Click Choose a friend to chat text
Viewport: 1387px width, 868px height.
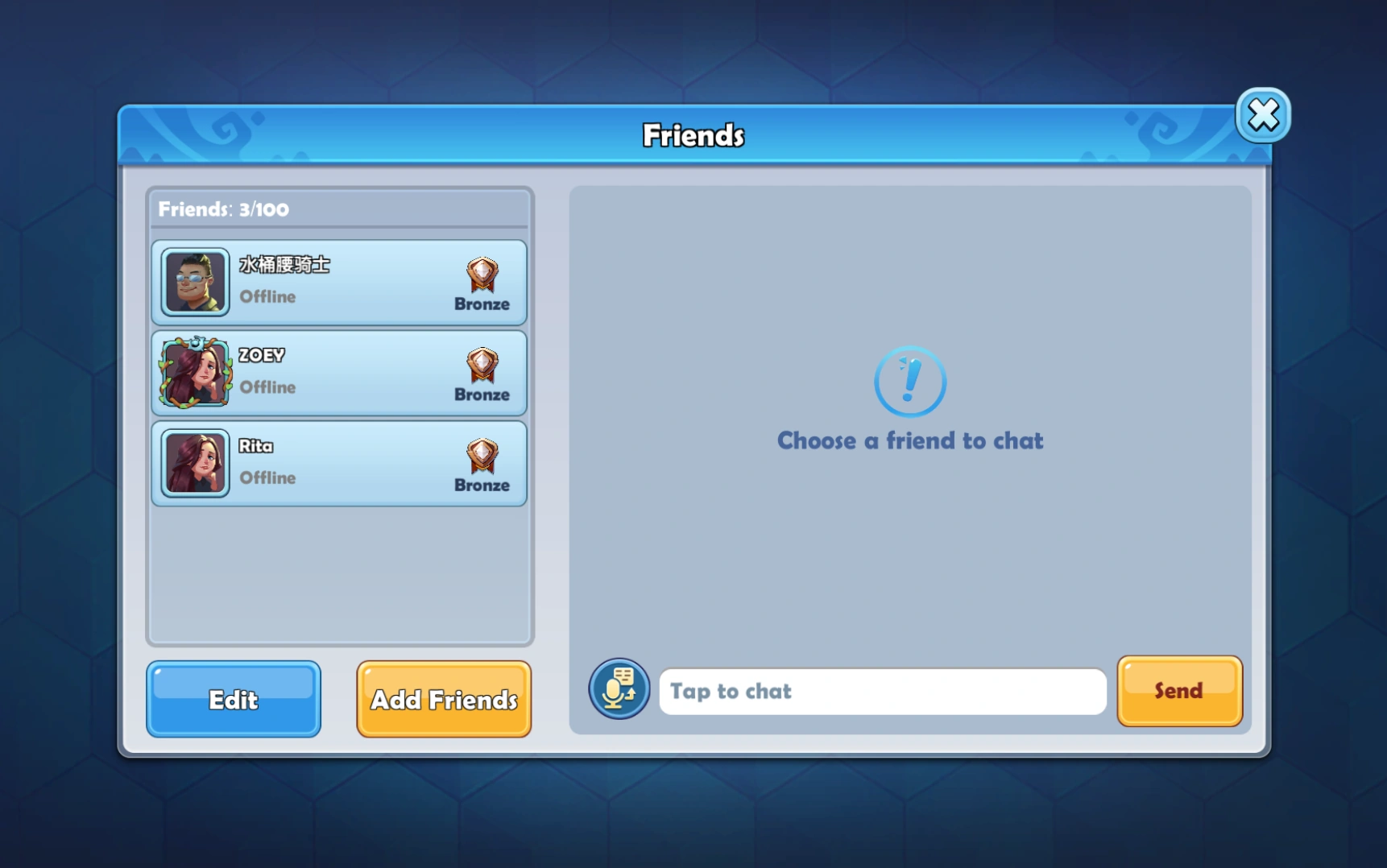point(909,440)
